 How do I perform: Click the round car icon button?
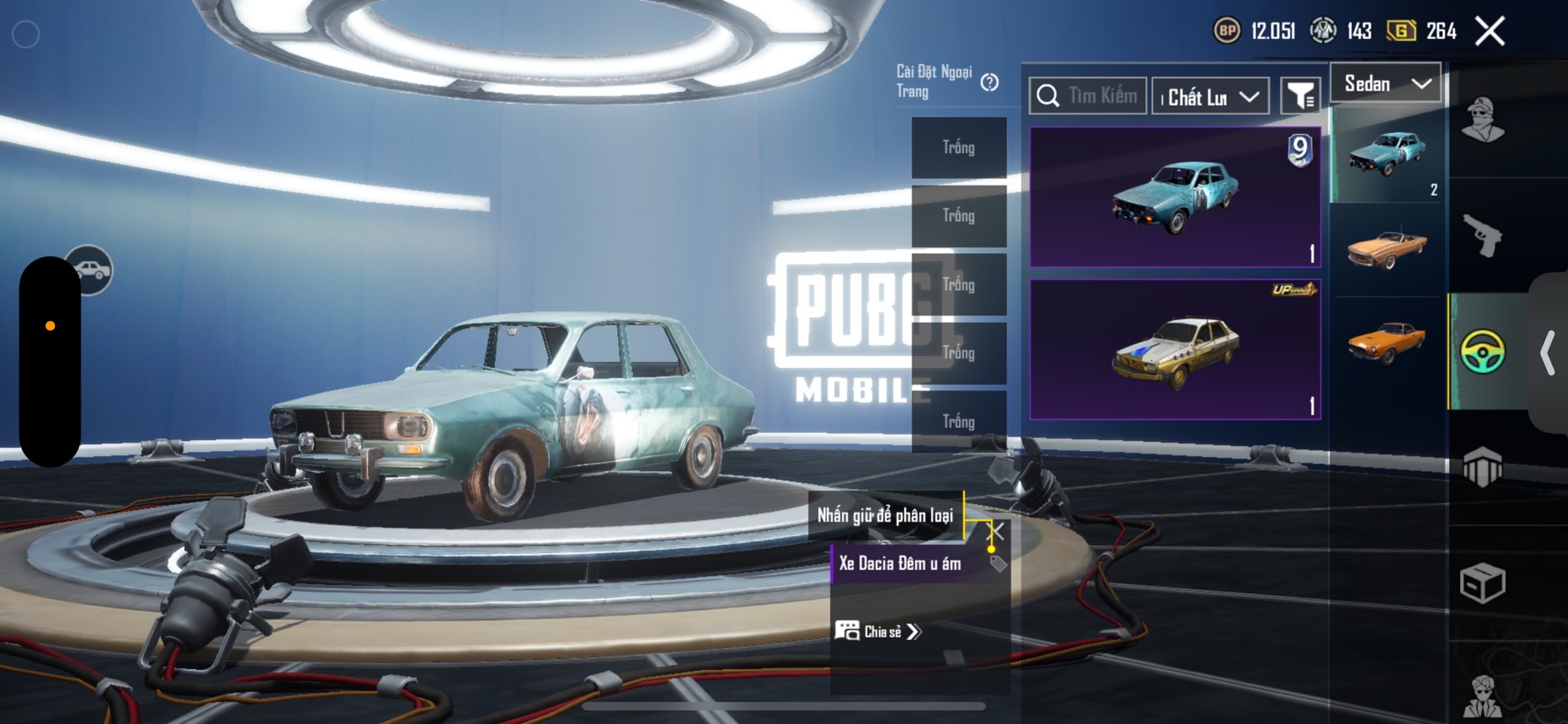click(90, 270)
